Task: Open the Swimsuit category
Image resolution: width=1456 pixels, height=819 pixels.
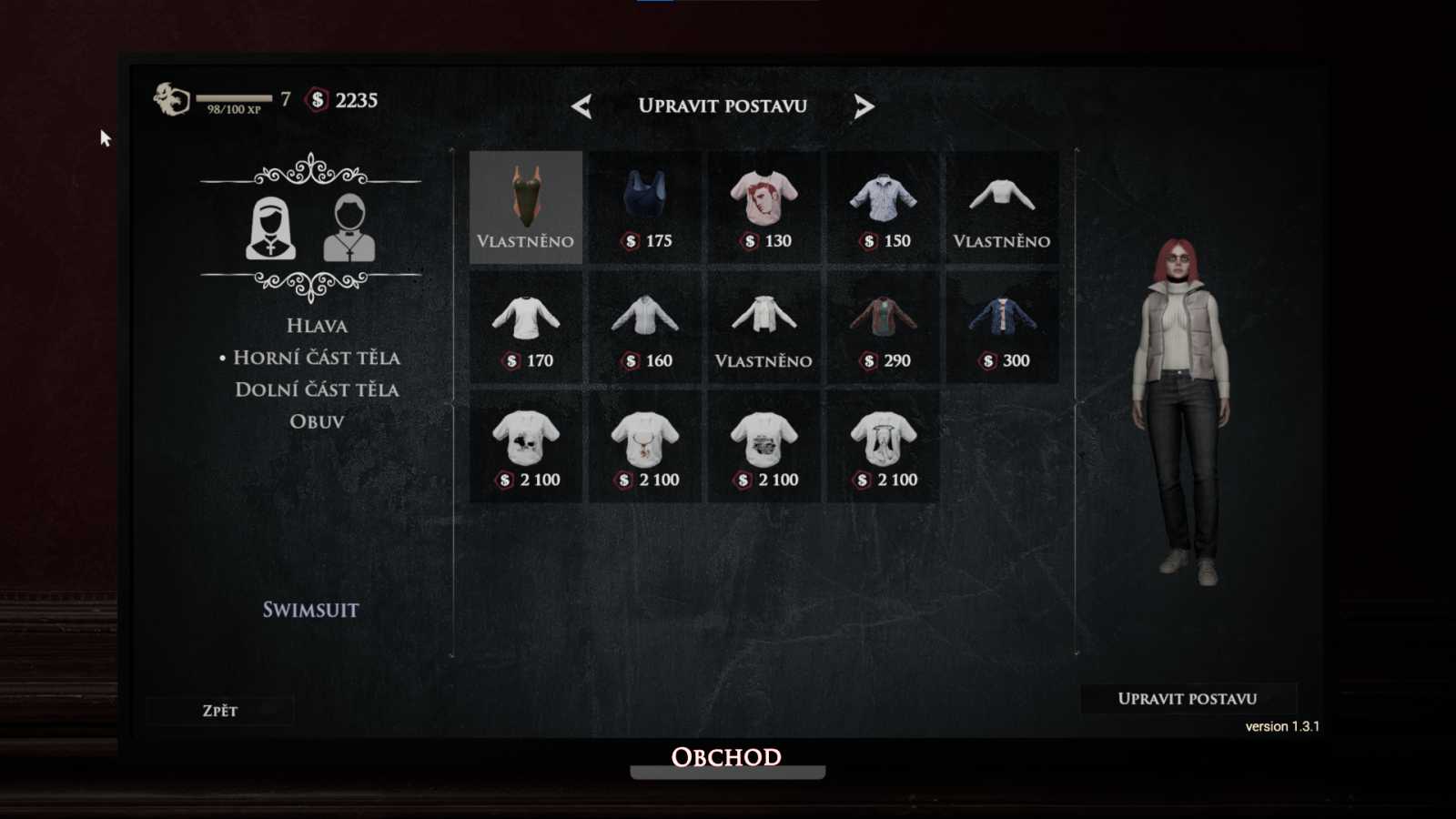Action: (310, 610)
